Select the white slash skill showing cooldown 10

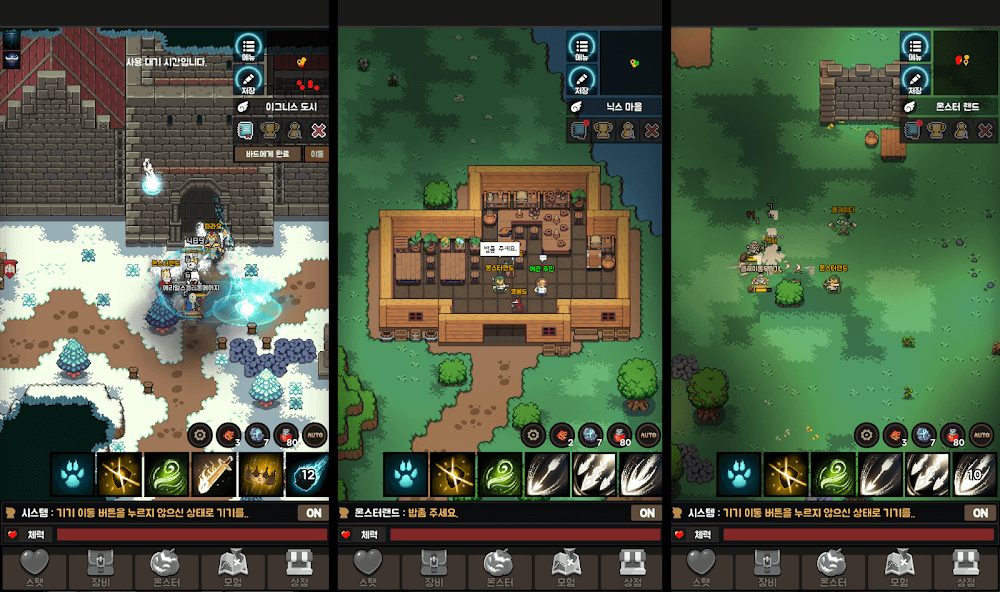pos(974,474)
